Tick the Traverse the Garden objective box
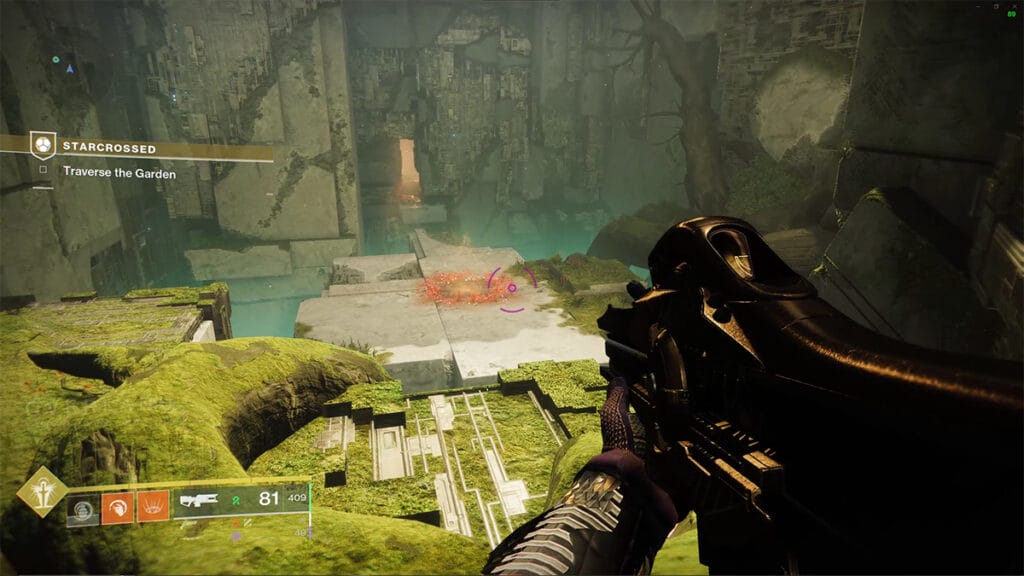The image size is (1024, 576). tap(43, 171)
